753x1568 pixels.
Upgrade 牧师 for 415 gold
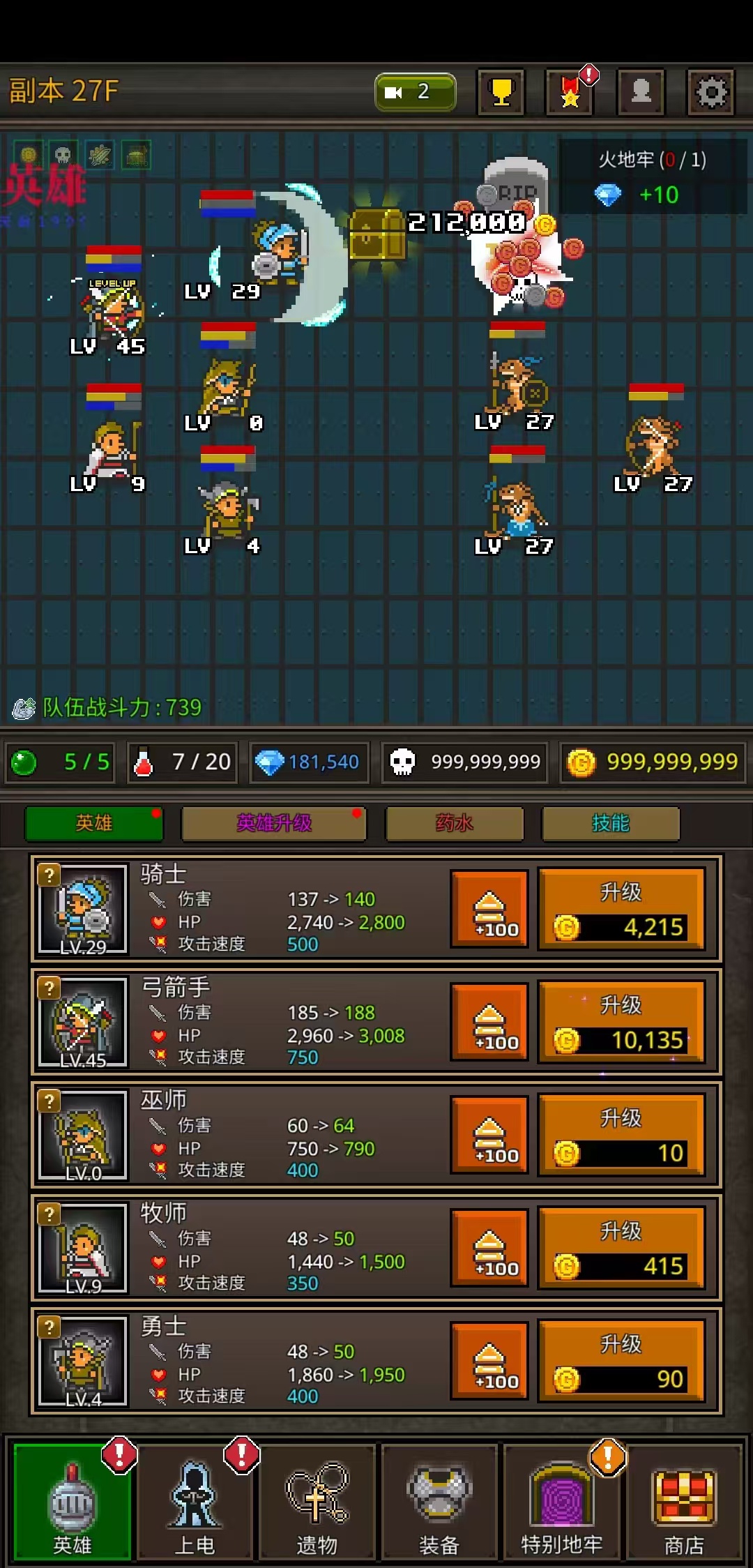pos(622,1249)
